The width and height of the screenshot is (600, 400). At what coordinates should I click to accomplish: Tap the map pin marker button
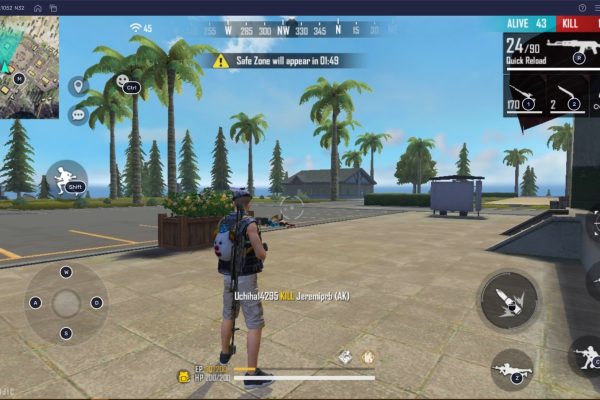tap(77, 86)
